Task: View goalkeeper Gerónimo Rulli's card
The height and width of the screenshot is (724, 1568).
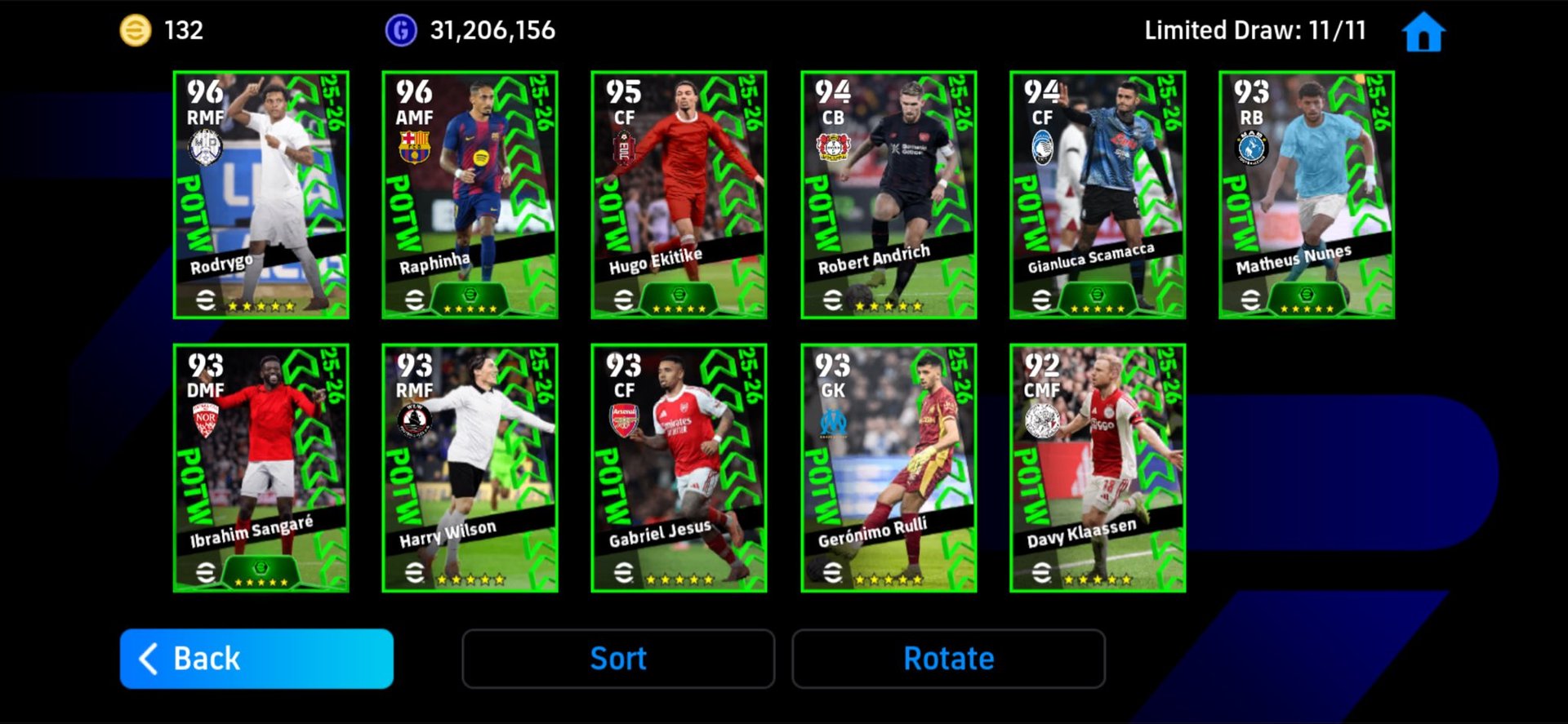Action: [889, 468]
